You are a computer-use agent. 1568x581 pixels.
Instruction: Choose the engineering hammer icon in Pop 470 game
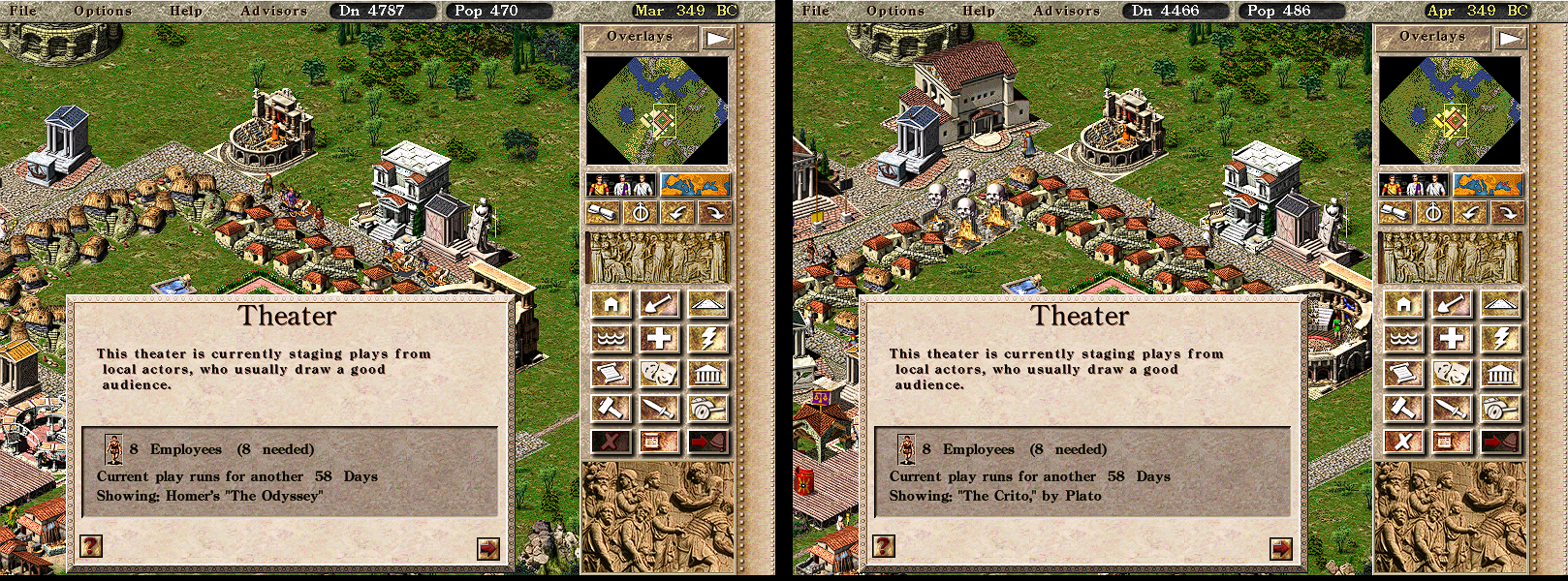[612, 408]
